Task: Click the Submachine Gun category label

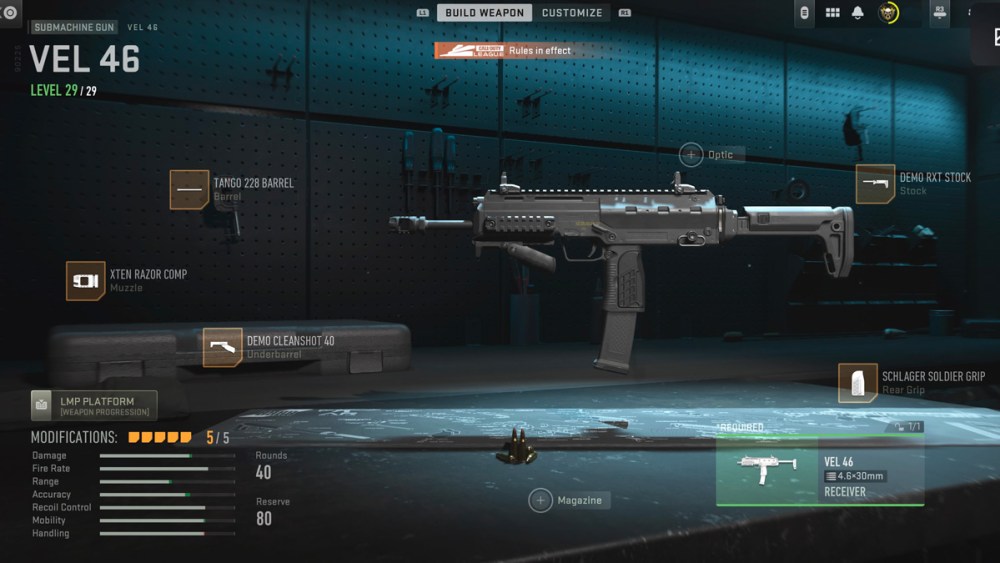Action: point(74,27)
